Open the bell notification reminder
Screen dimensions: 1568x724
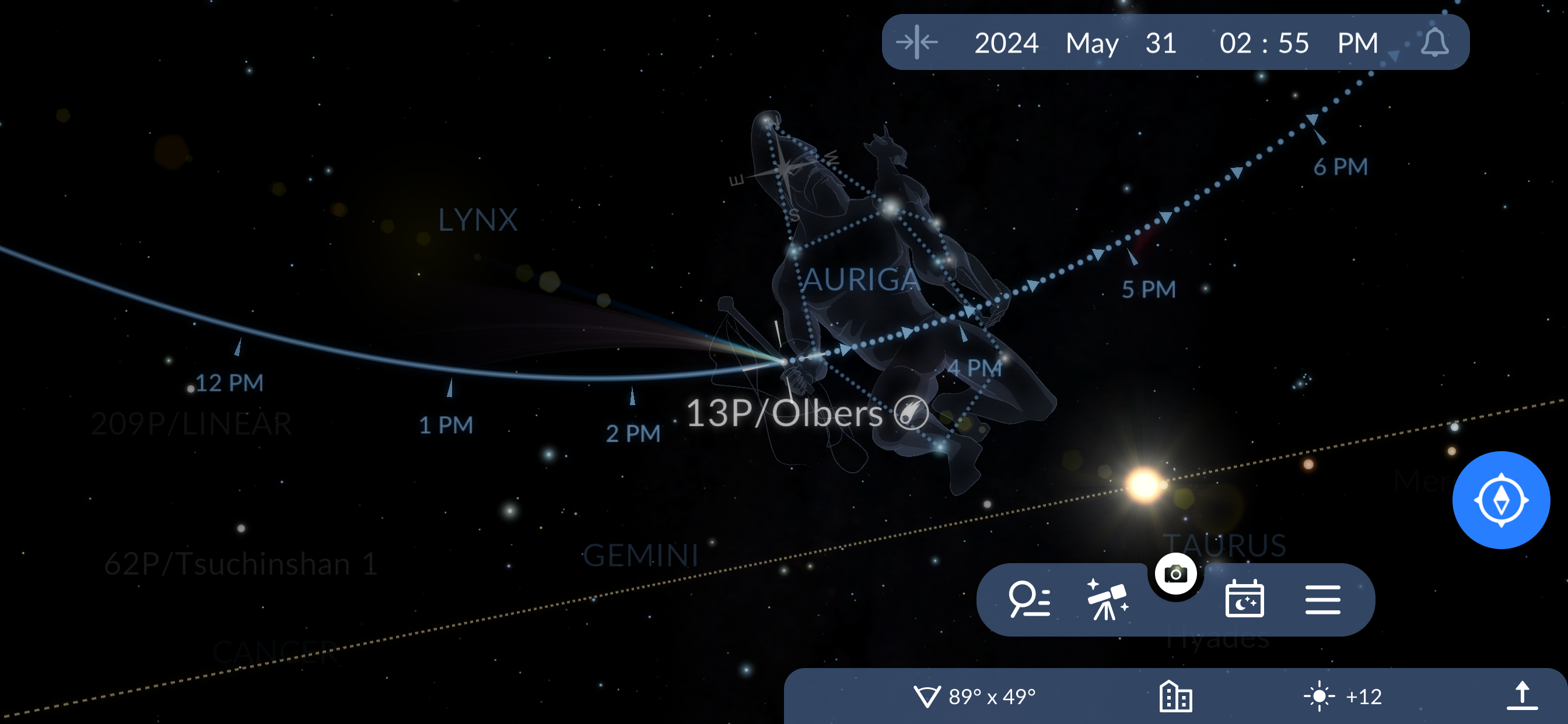point(1434,43)
